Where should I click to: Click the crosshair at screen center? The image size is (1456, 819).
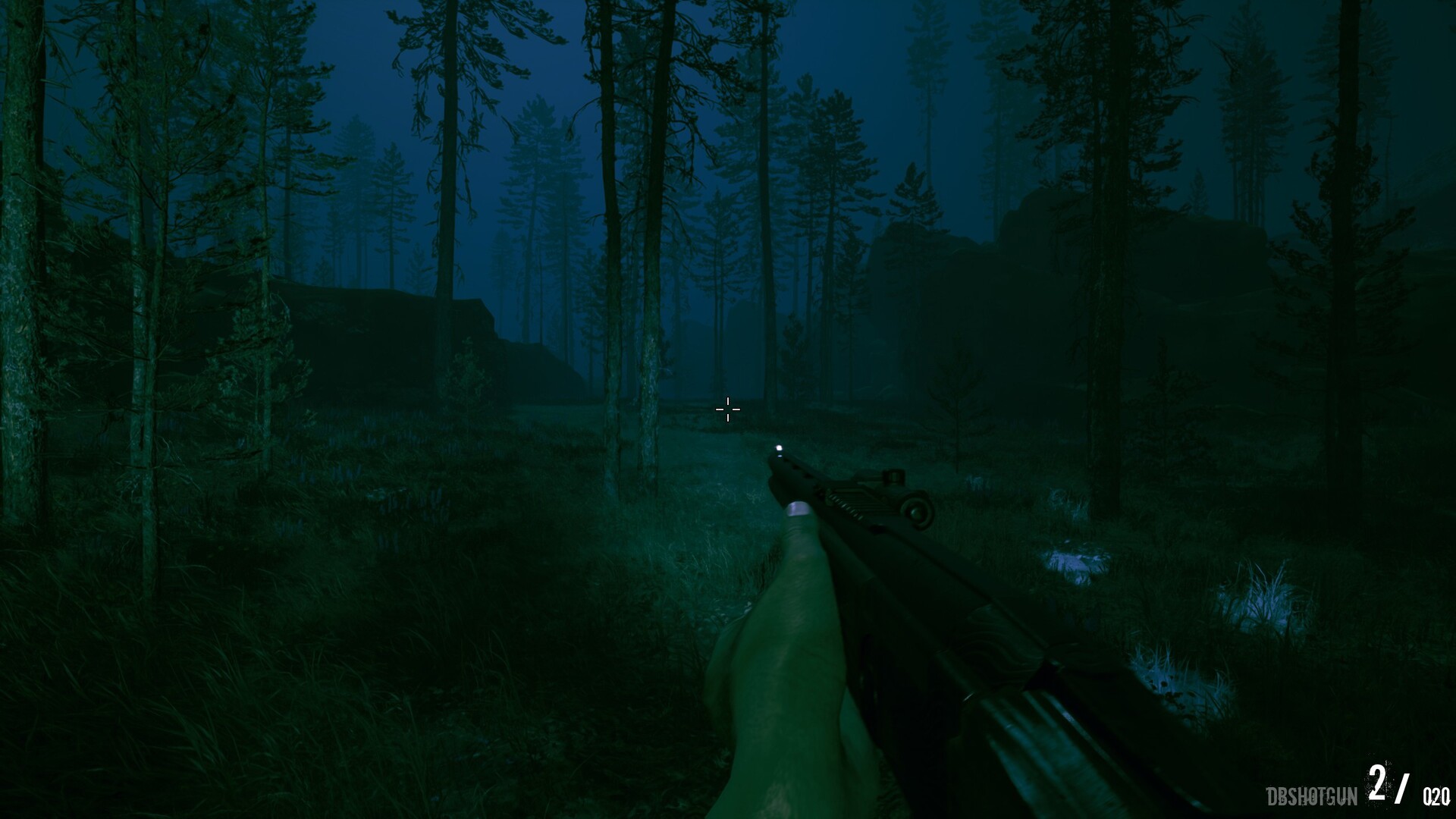coord(728,409)
